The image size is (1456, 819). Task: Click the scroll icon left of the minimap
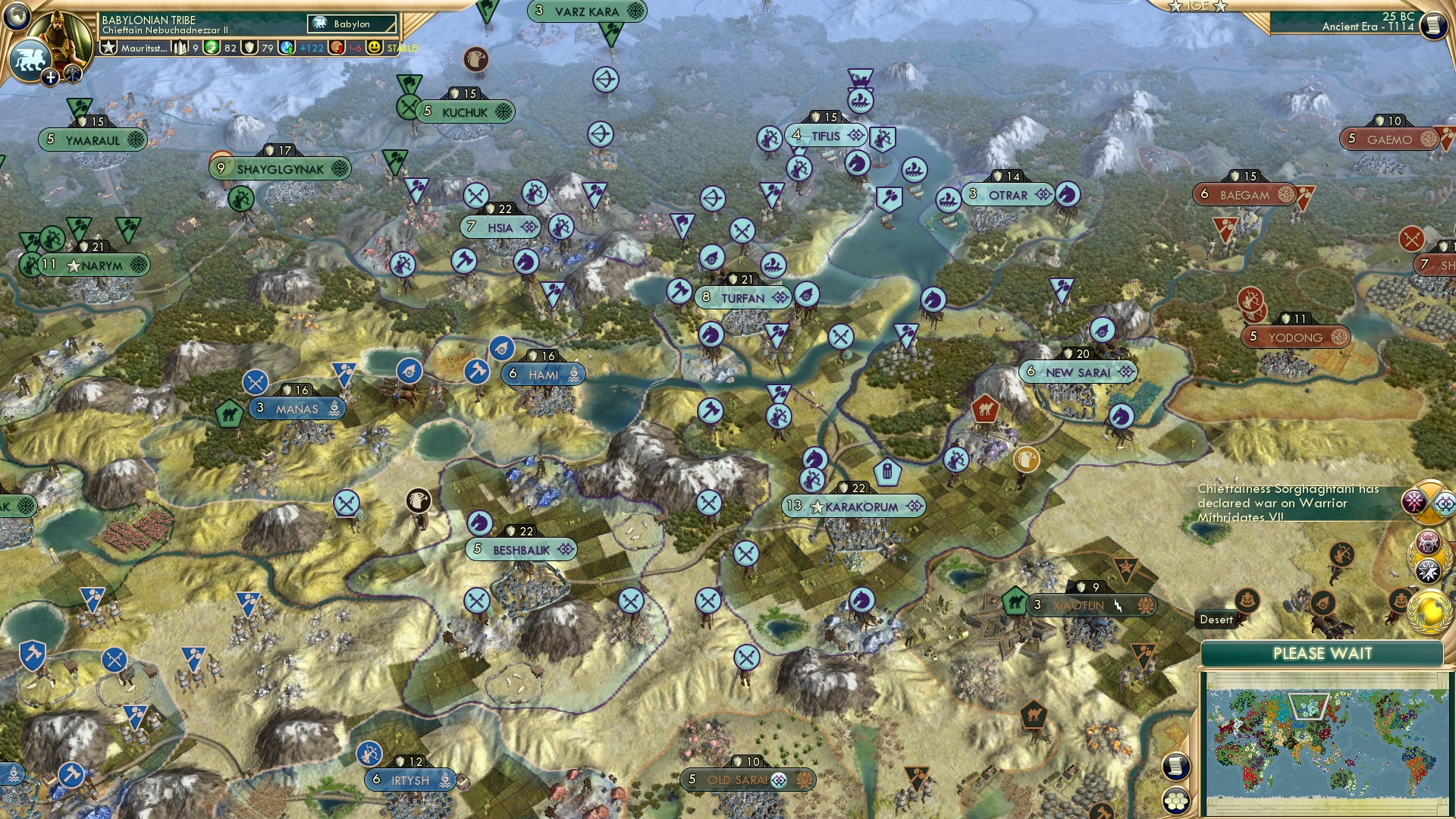(1176, 767)
